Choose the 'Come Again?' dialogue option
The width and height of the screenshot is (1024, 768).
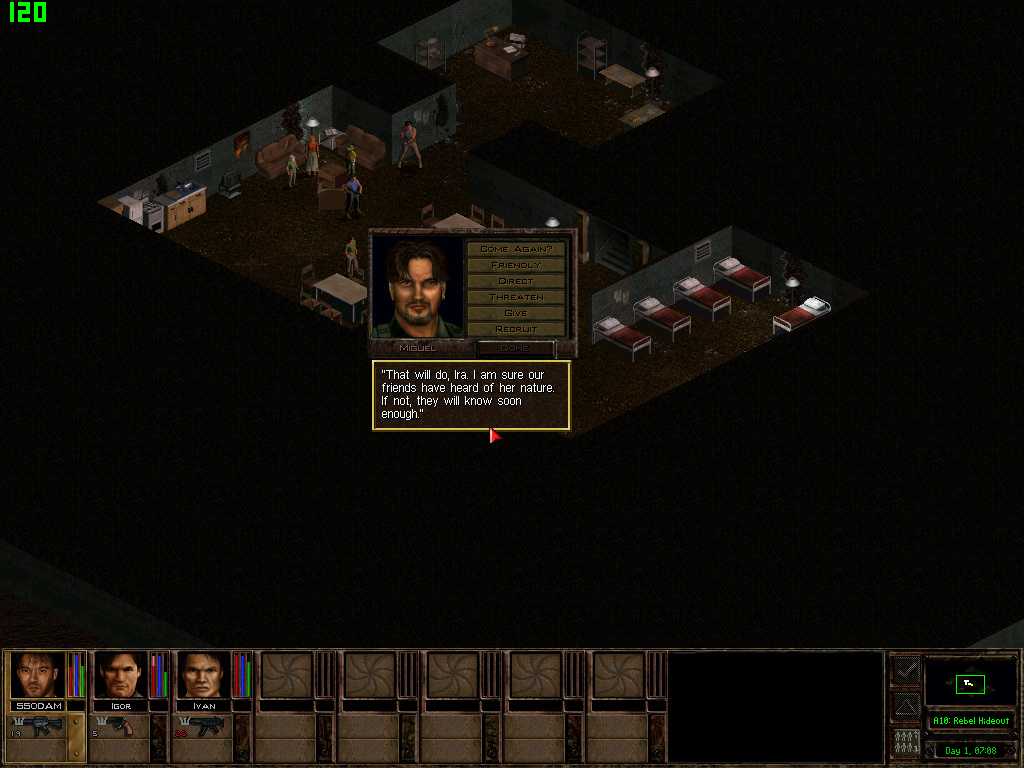pyautogui.click(x=516, y=248)
